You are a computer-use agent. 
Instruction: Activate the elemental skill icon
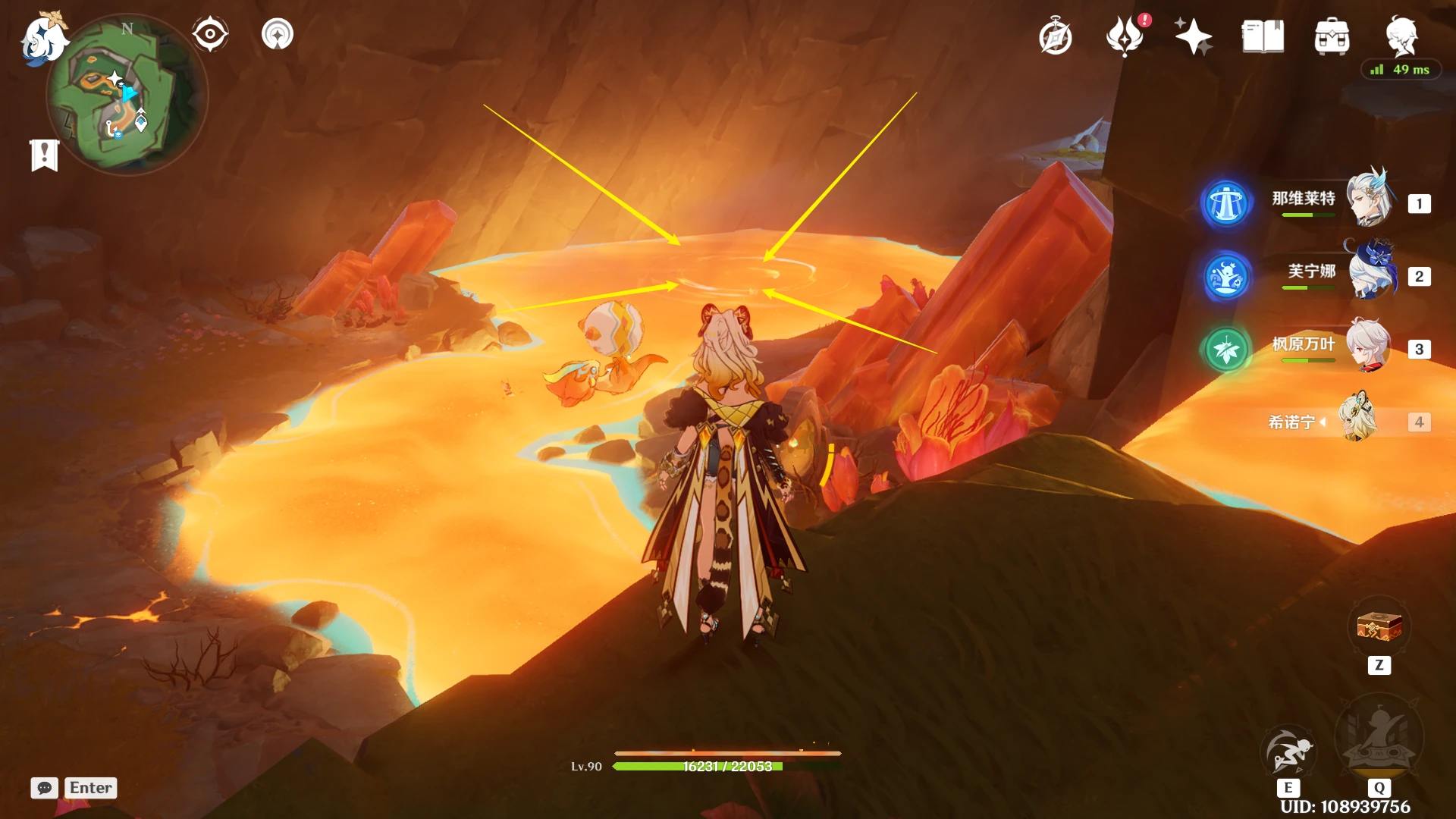tap(1288, 751)
